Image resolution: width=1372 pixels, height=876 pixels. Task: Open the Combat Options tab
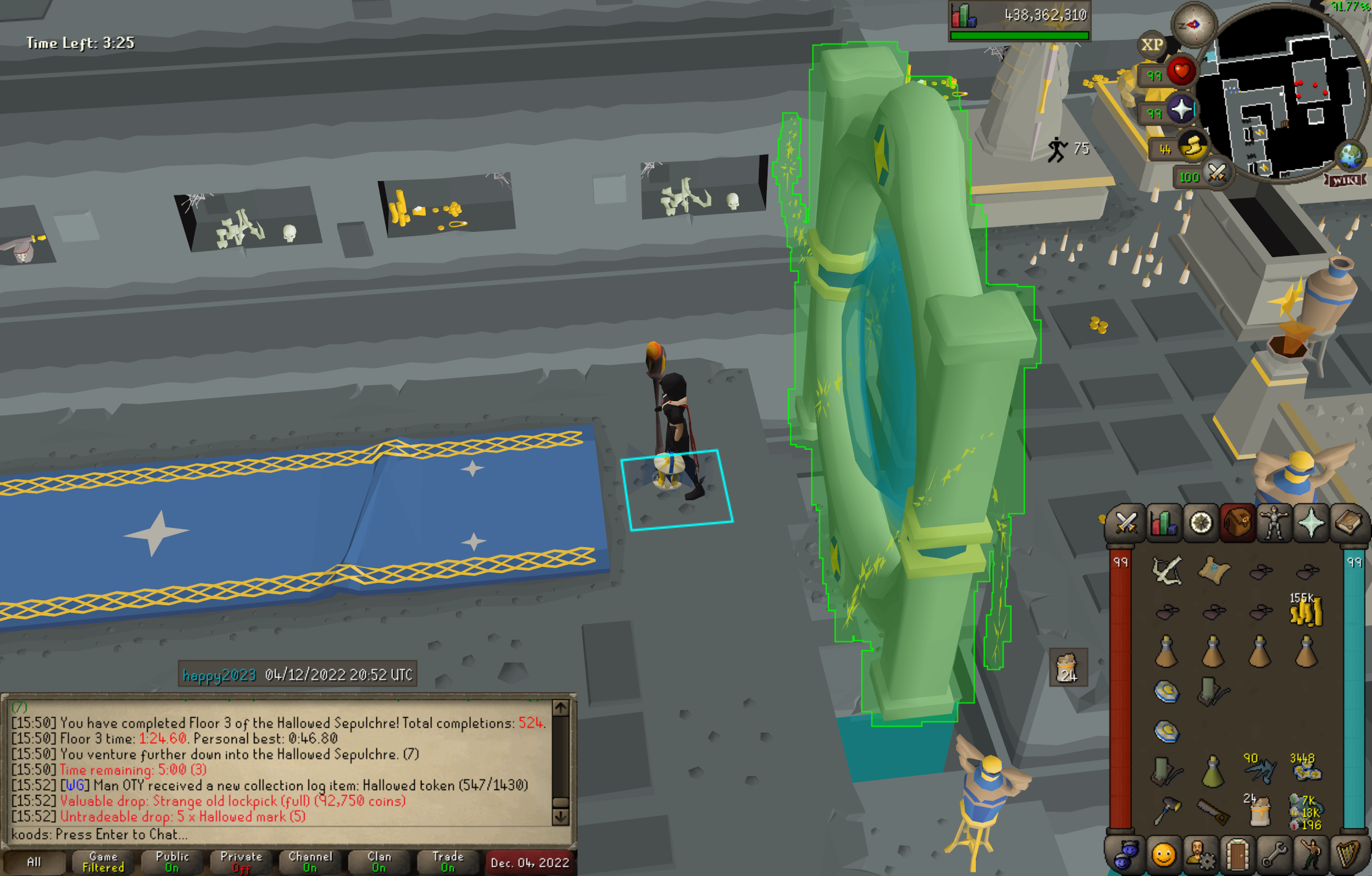tap(1126, 524)
